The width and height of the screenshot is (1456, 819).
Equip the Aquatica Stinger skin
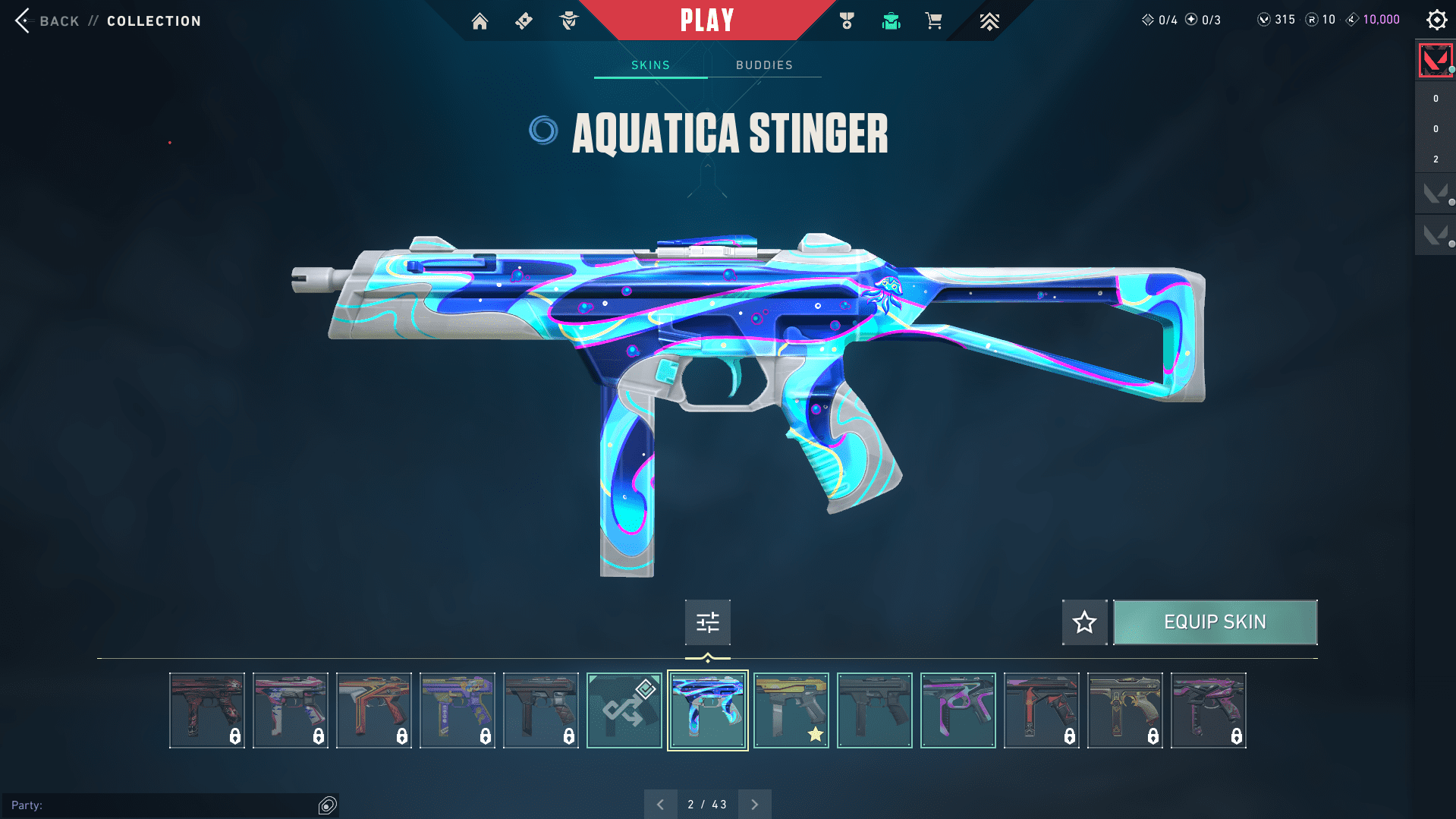pos(1215,622)
